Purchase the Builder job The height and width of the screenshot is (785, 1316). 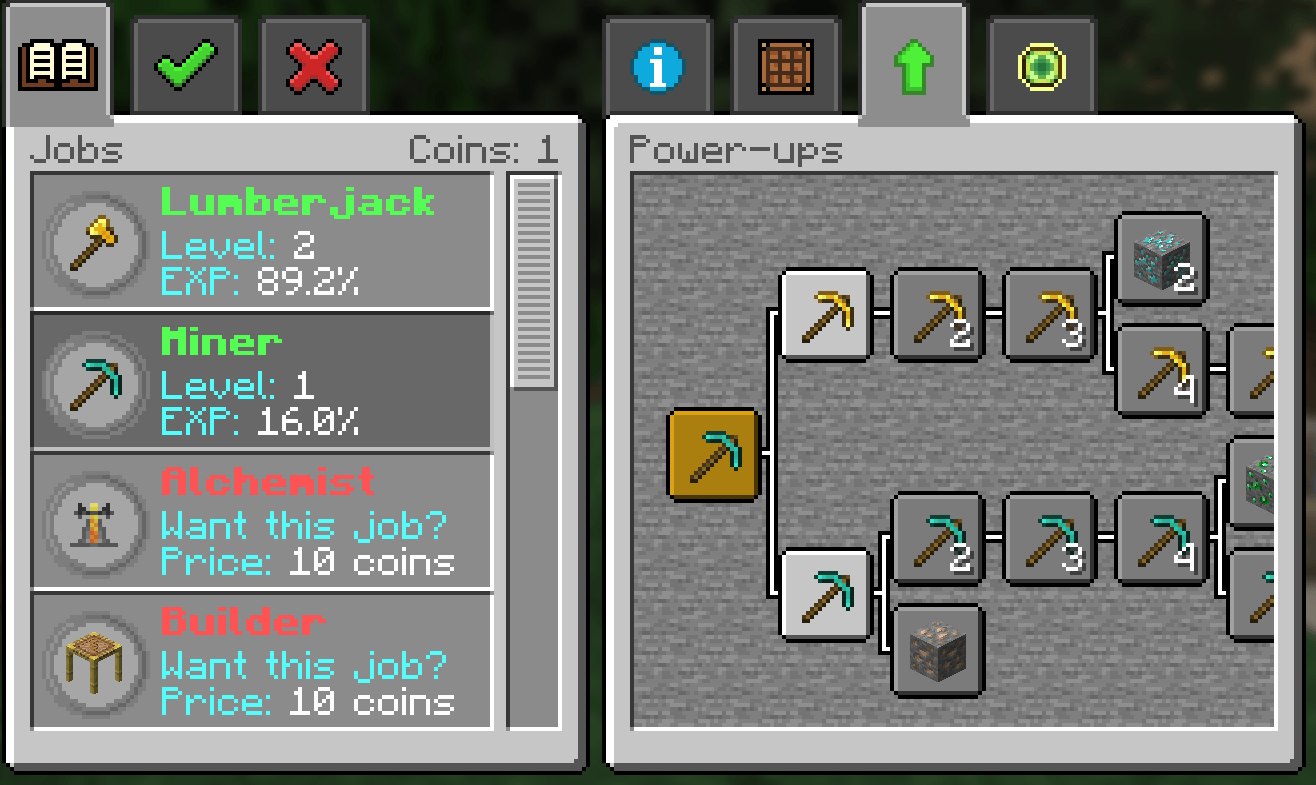[x=262, y=661]
